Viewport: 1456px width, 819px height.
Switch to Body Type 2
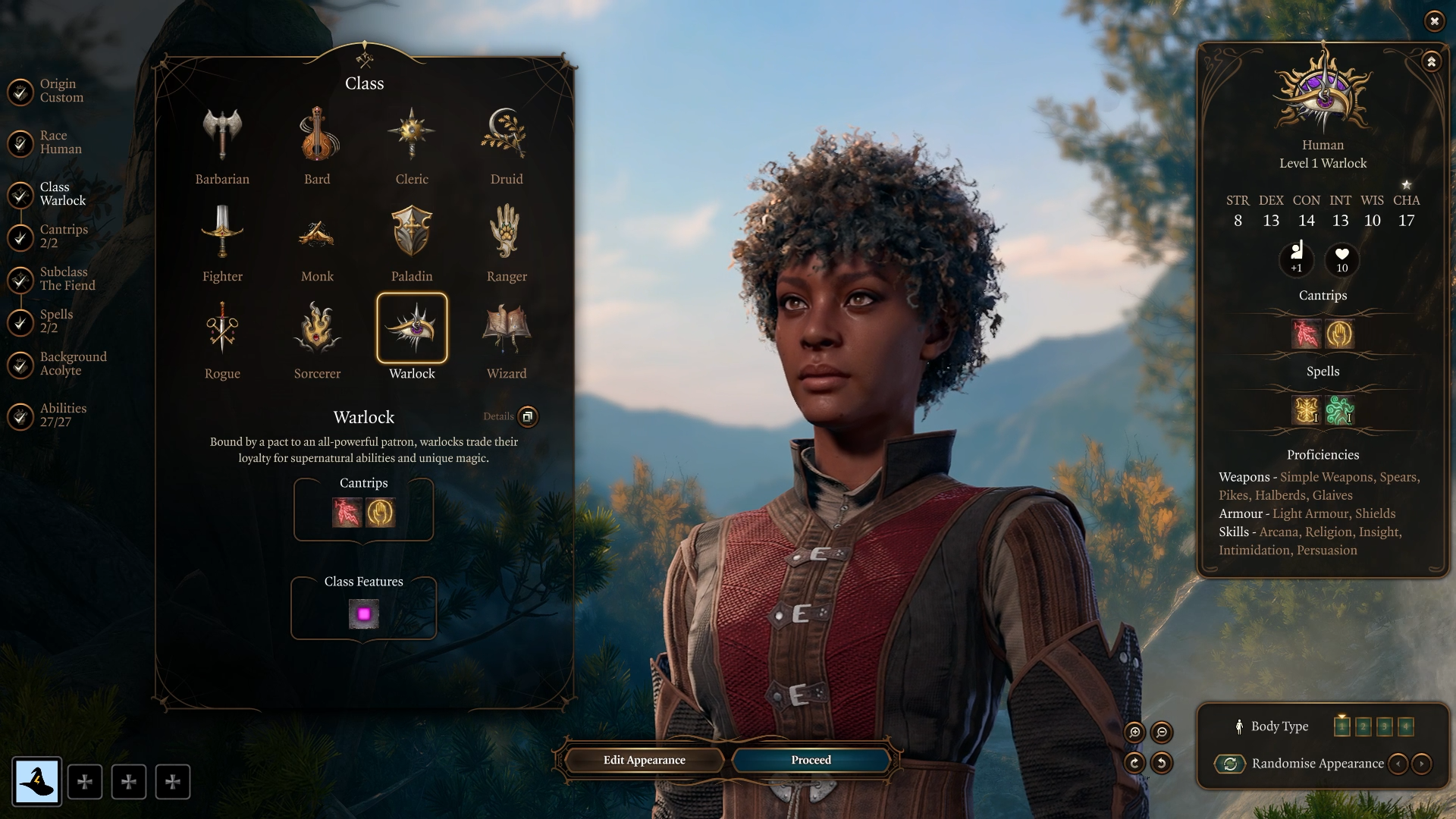[x=1364, y=726]
